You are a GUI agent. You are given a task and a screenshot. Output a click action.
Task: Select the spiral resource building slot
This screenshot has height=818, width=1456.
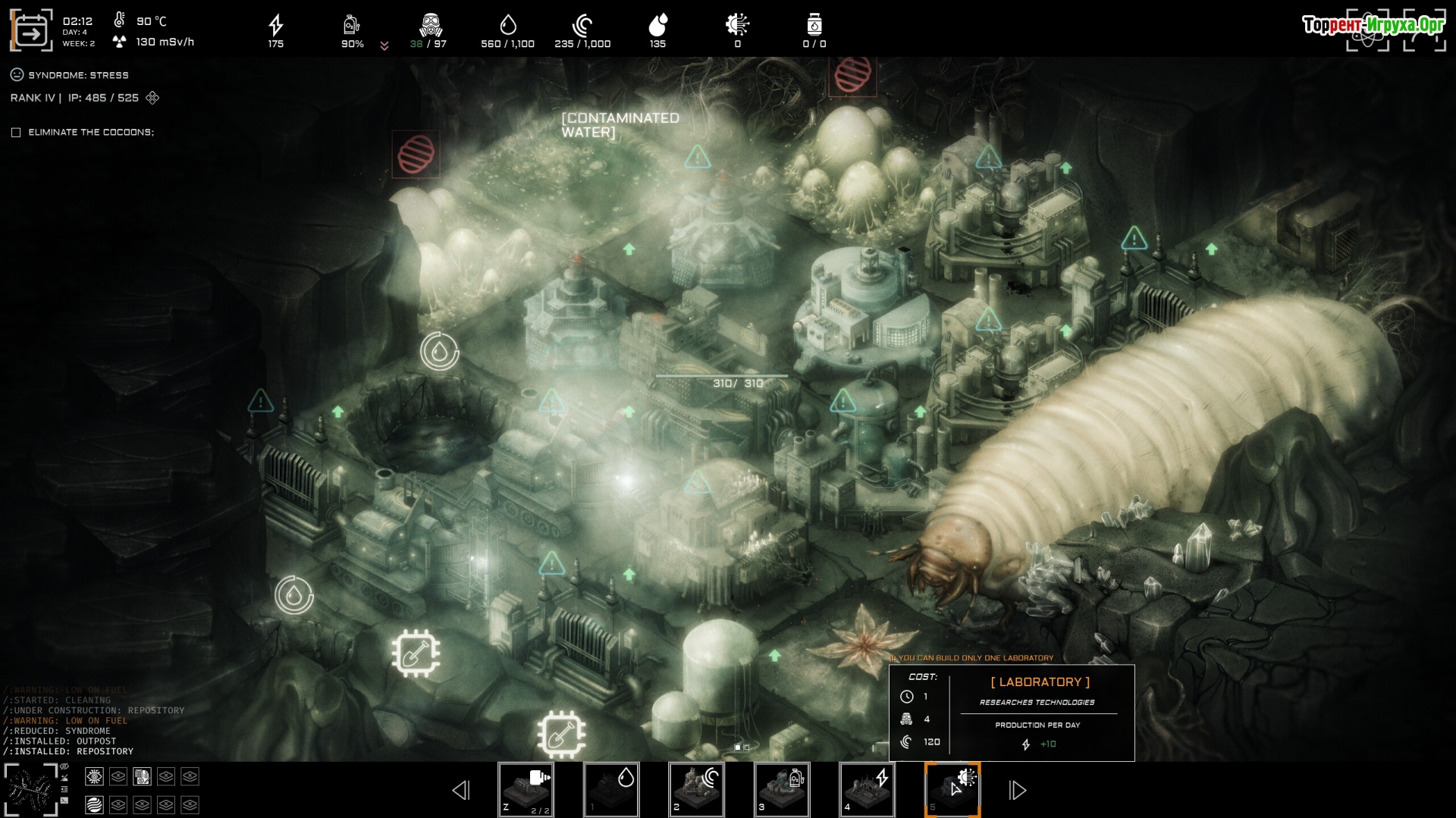click(696, 790)
